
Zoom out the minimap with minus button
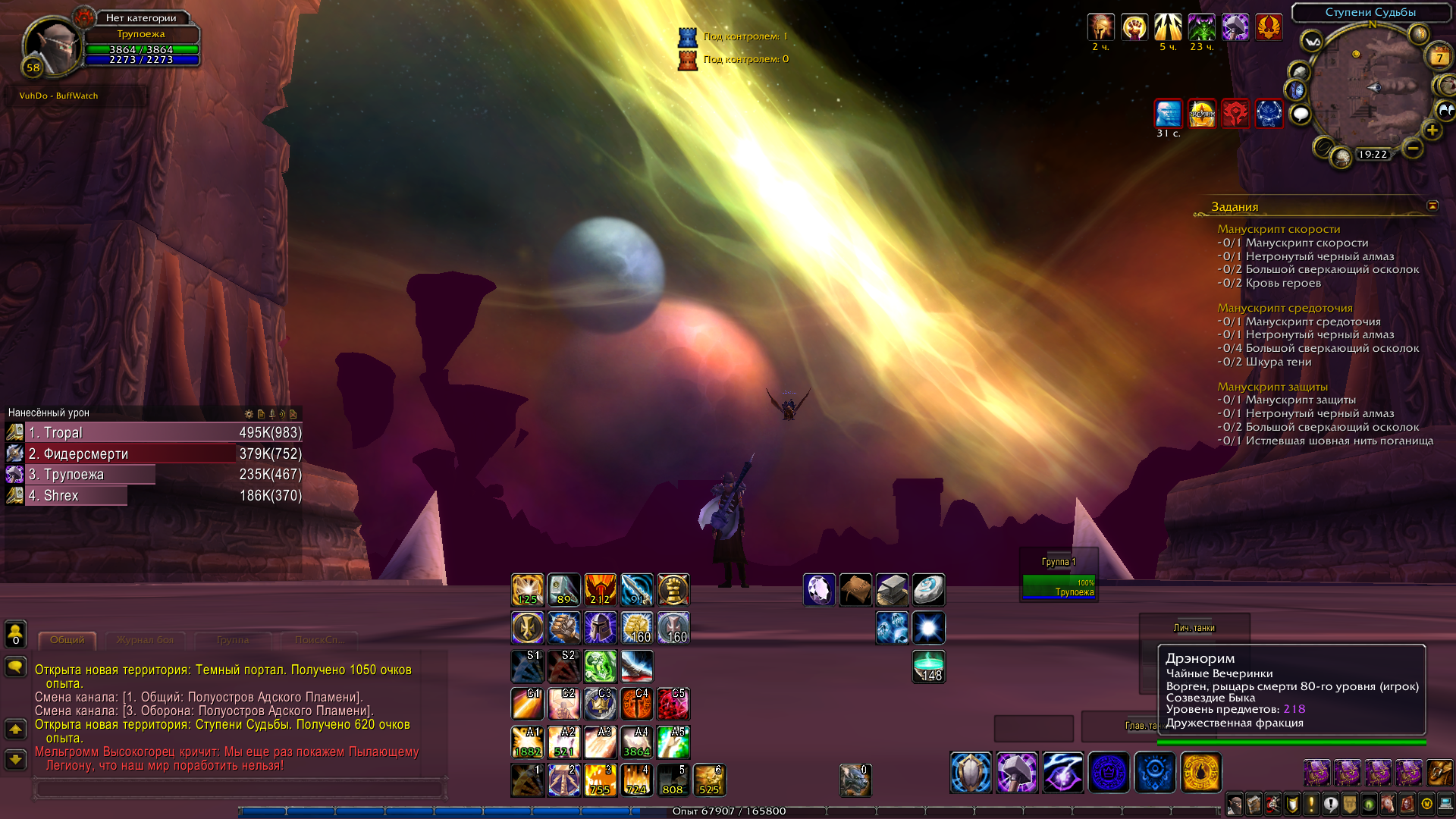[1412, 148]
